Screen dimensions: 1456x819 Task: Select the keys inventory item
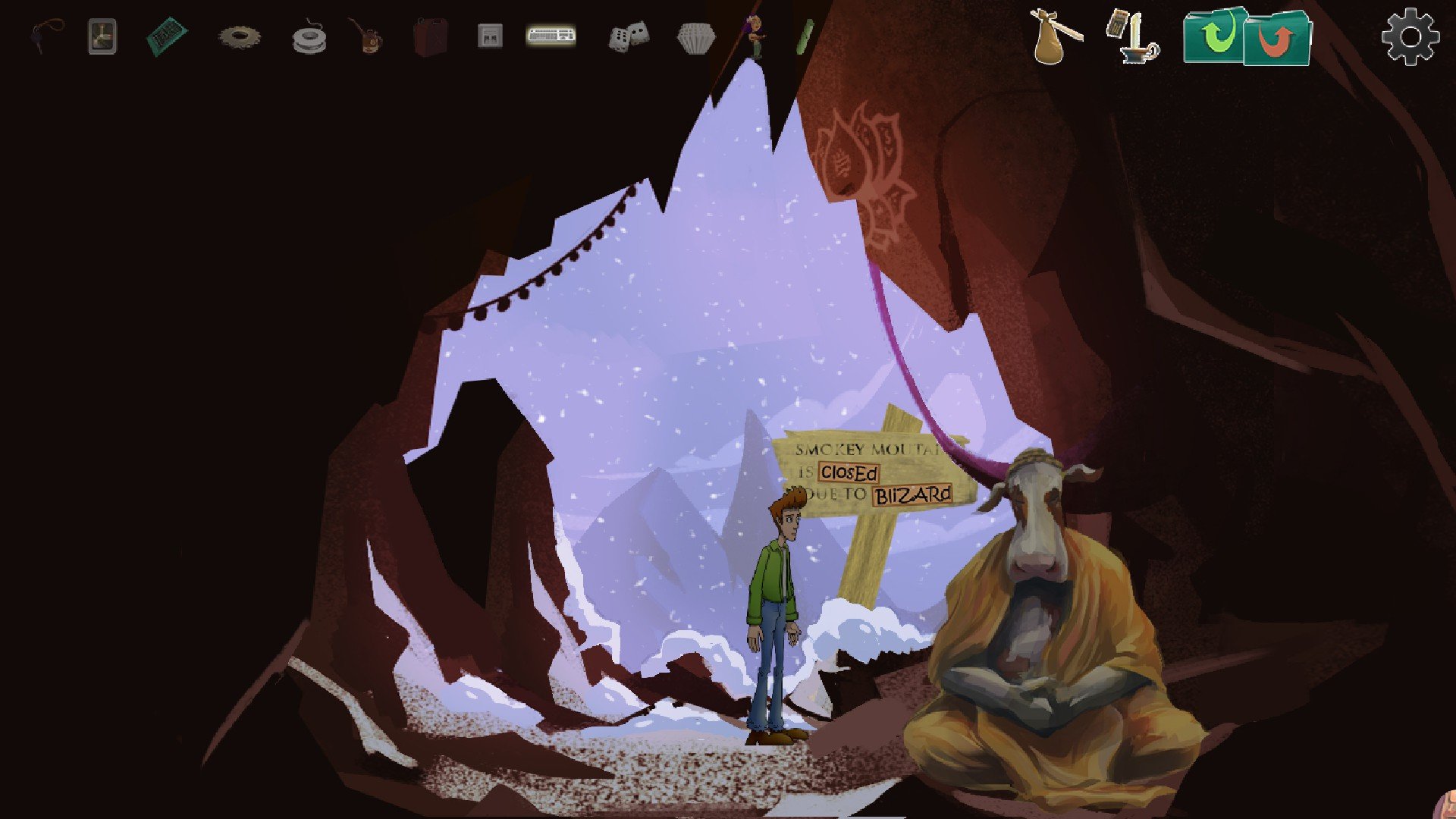pyautogui.click(x=47, y=36)
